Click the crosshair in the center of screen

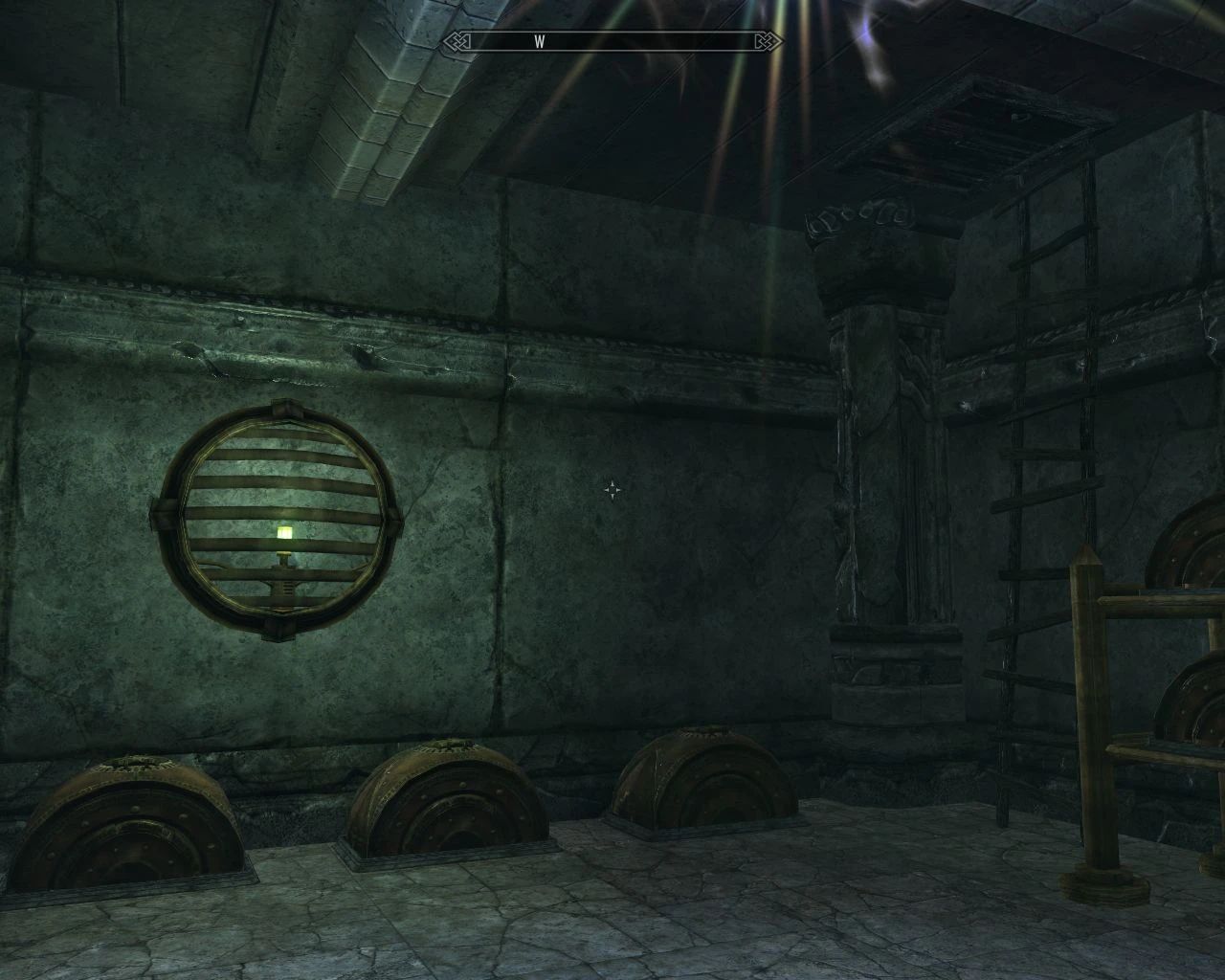coord(612,490)
